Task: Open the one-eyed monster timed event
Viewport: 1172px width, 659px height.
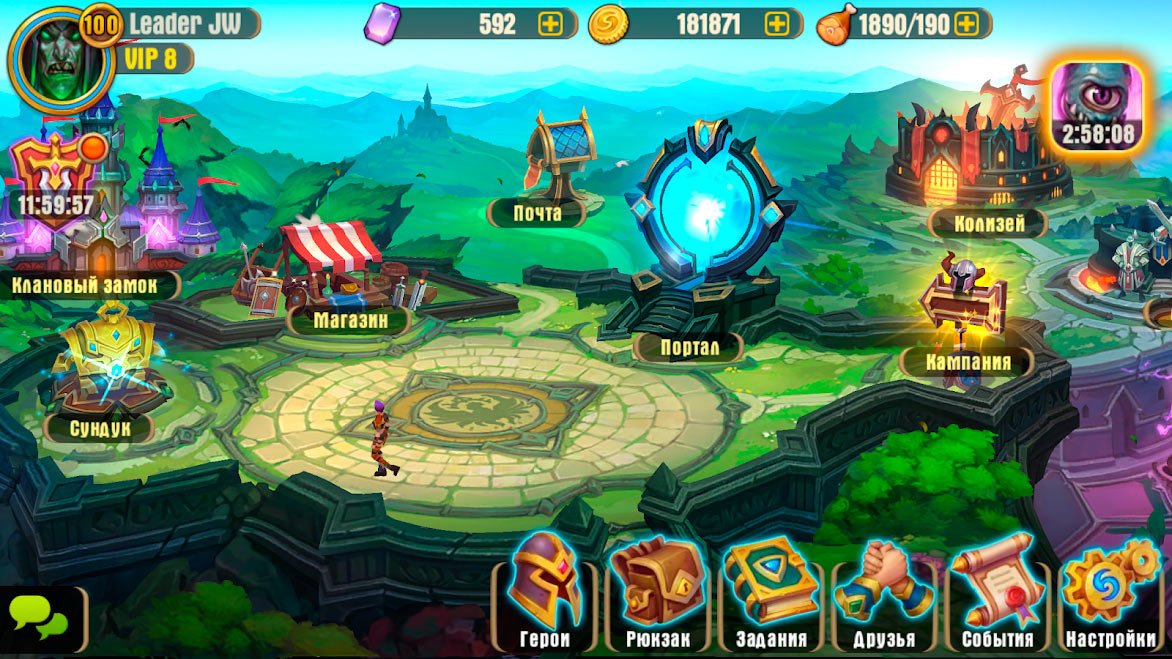Action: tap(1097, 103)
